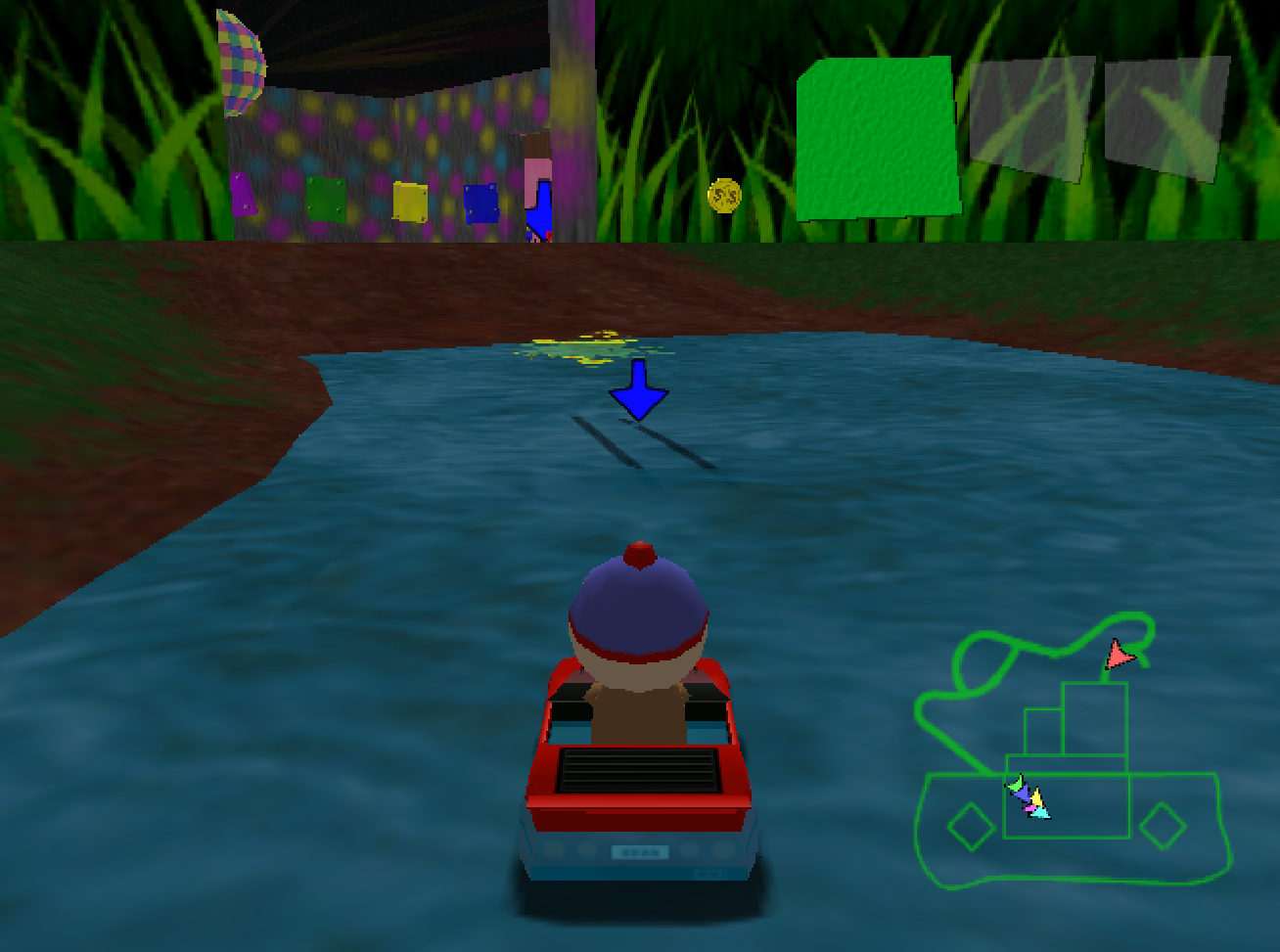1280x952 pixels.
Task: Click the red flag marker on the minimap
Action: (x=1120, y=655)
